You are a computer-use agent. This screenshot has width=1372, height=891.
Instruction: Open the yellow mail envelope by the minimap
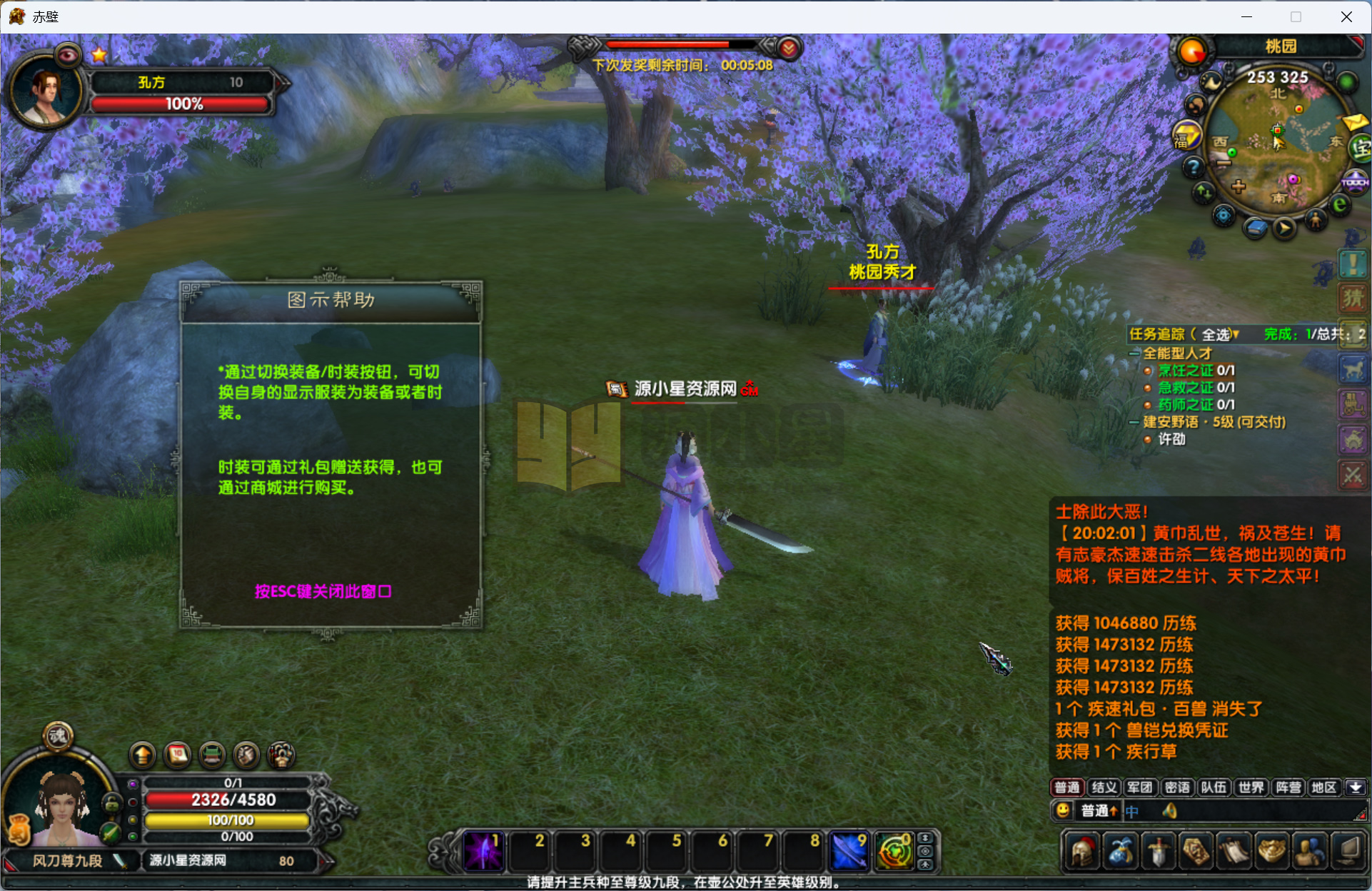click(1354, 122)
